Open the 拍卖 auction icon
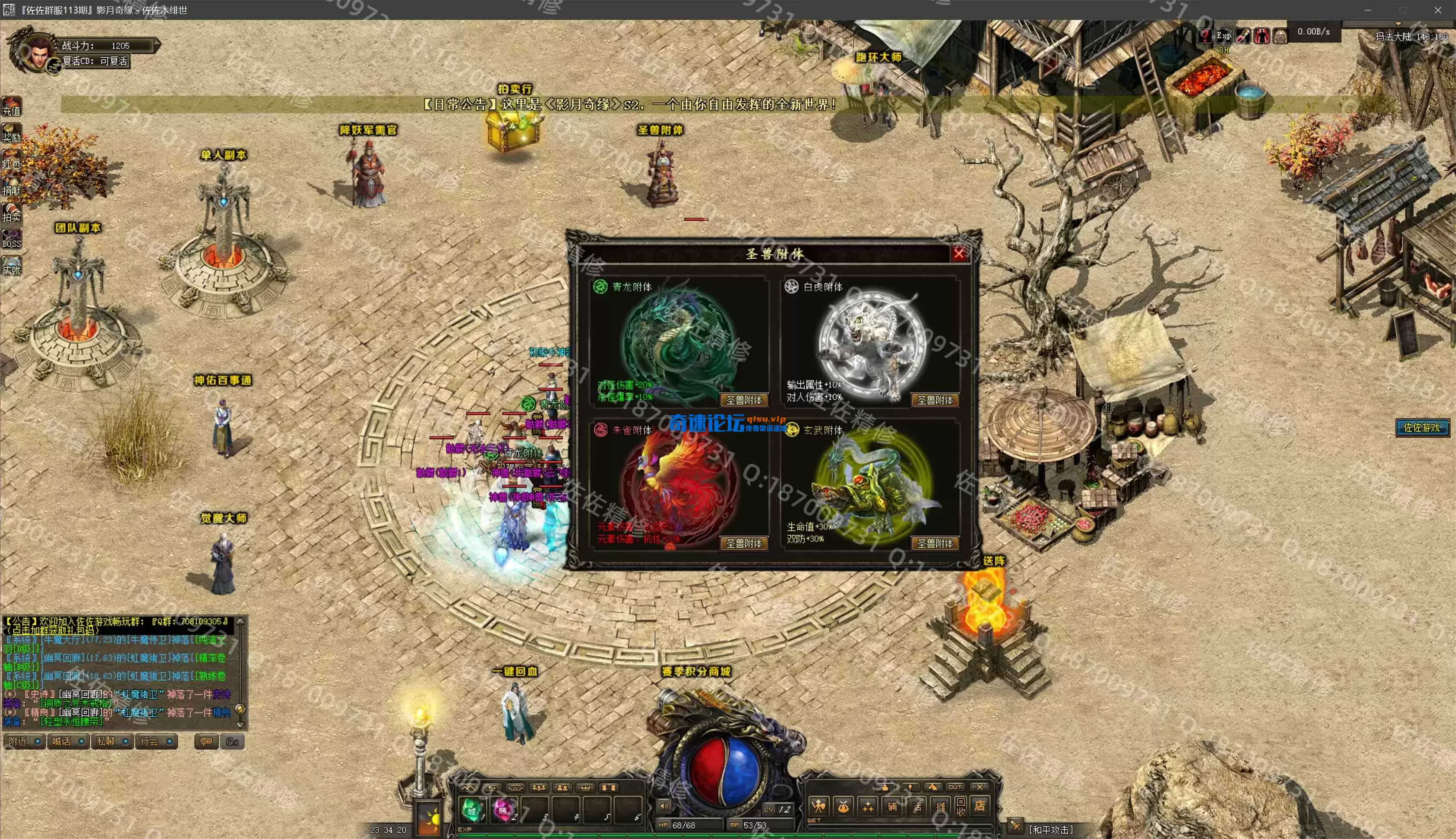Viewport: 1456px width, 839px height. pos(12,213)
